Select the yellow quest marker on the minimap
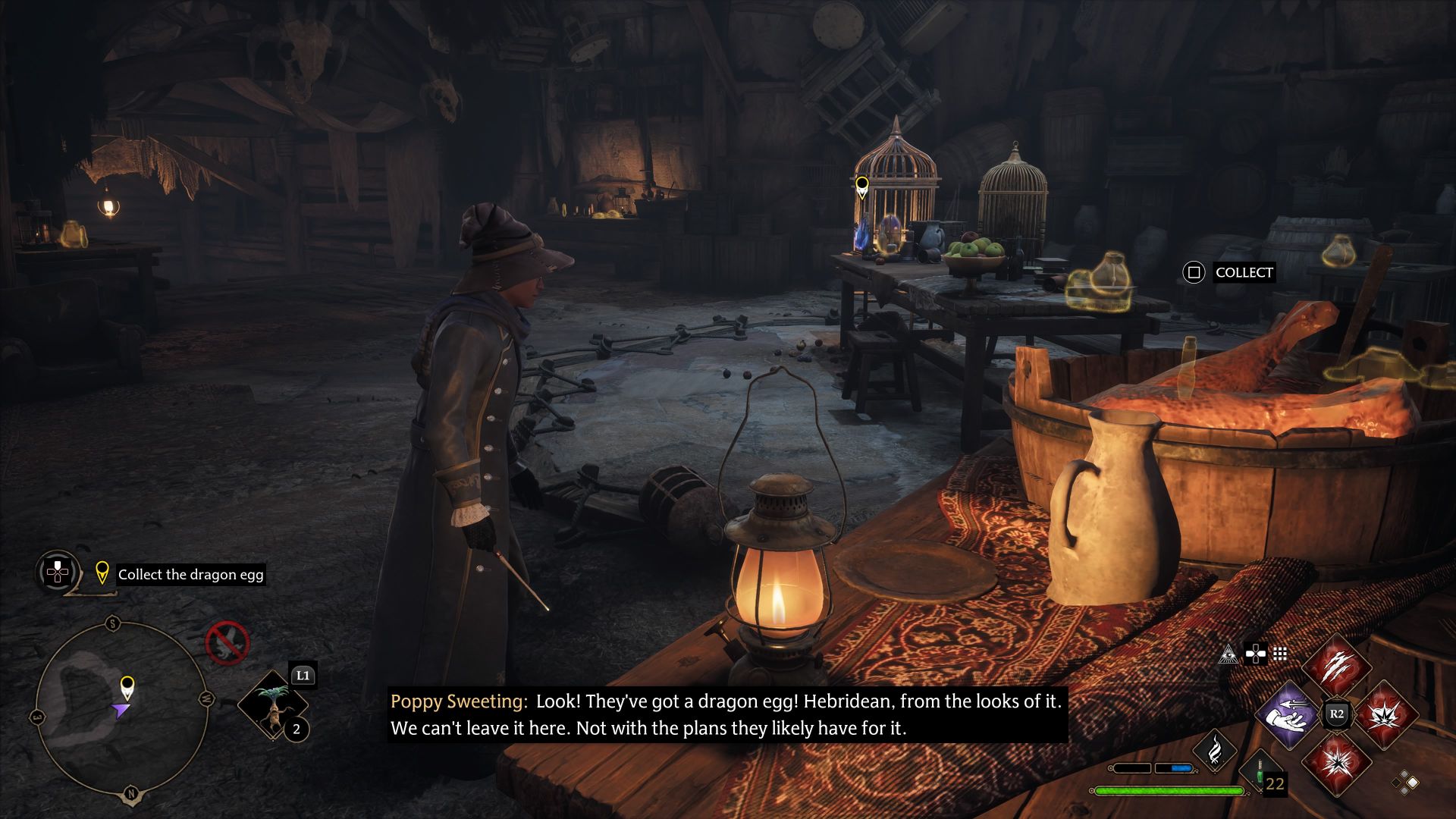Viewport: 1456px width, 819px height. pos(127,686)
